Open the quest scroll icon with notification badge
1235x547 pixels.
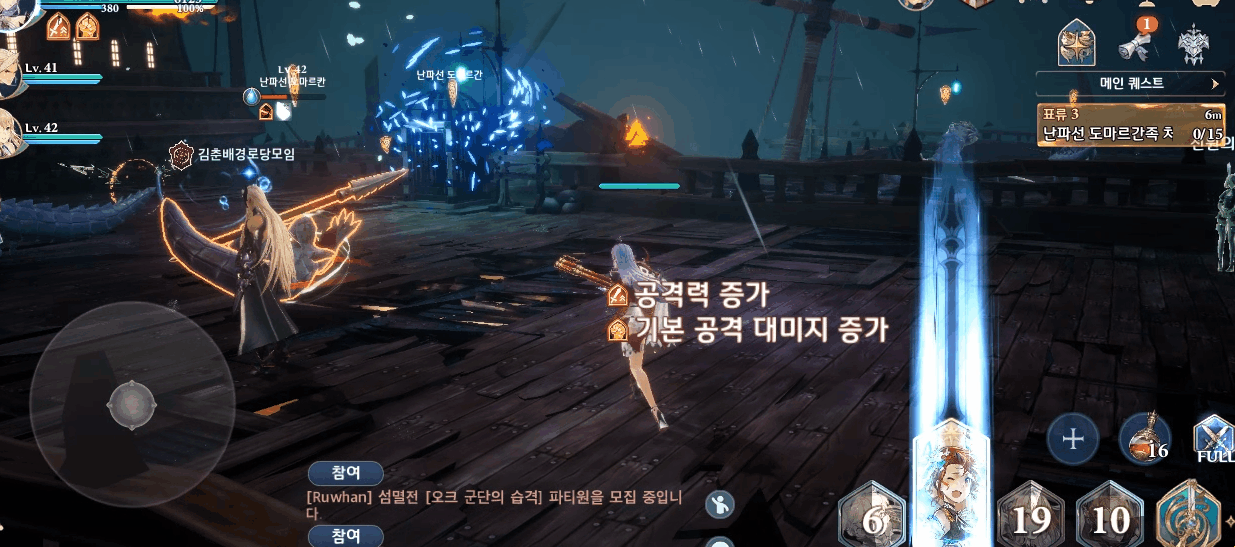click(x=1138, y=44)
